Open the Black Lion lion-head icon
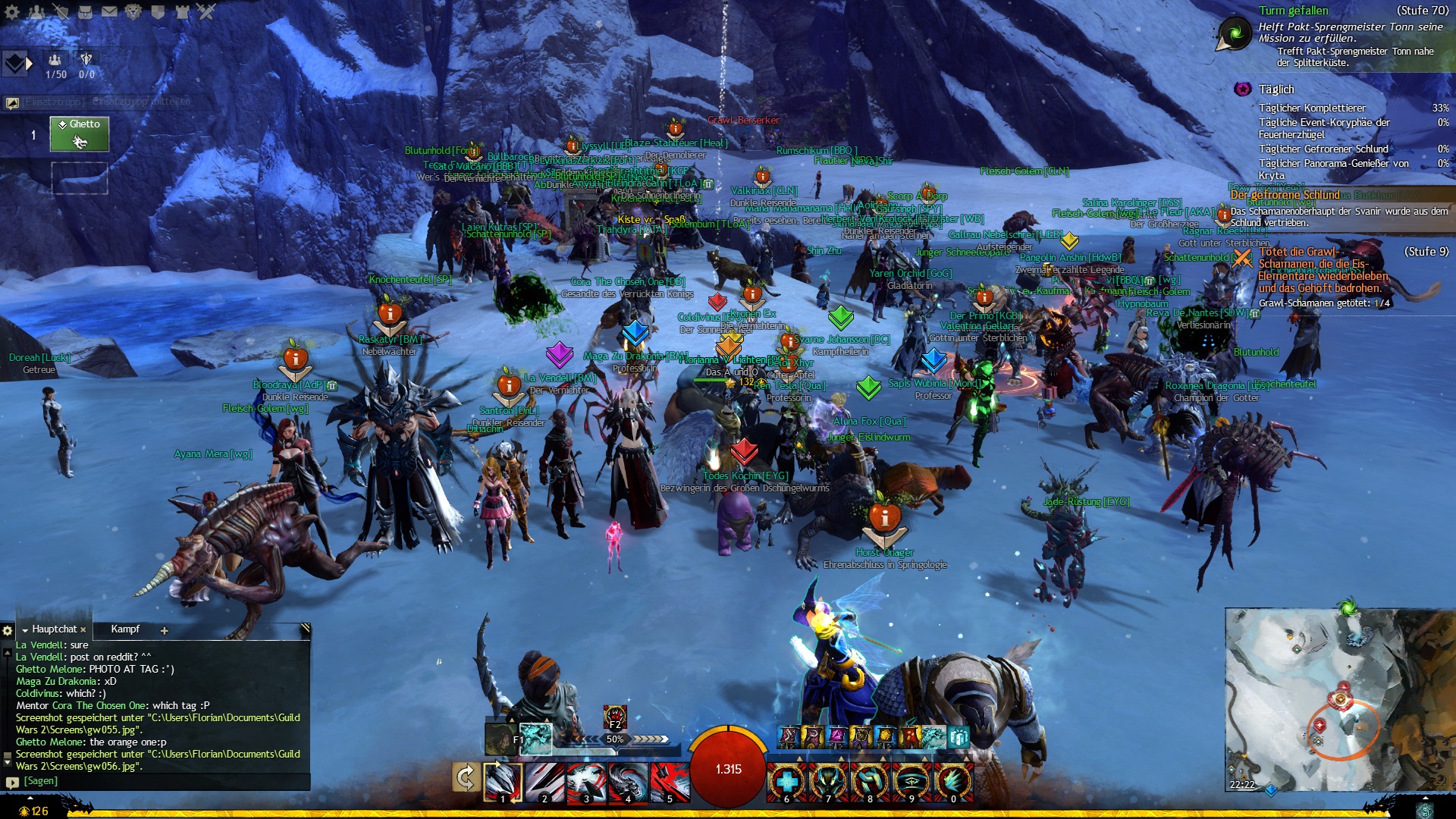This screenshot has width=1456, height=819. tap(133, 11)
